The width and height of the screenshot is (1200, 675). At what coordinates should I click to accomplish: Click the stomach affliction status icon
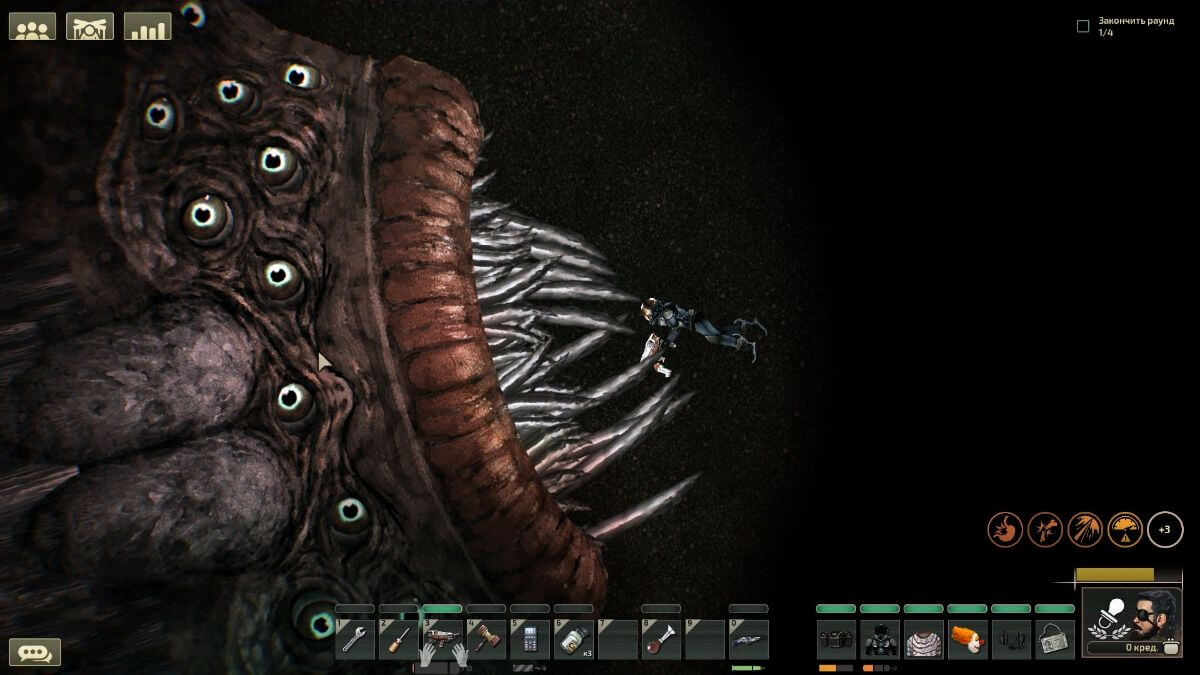click(x=1004, y=529)
